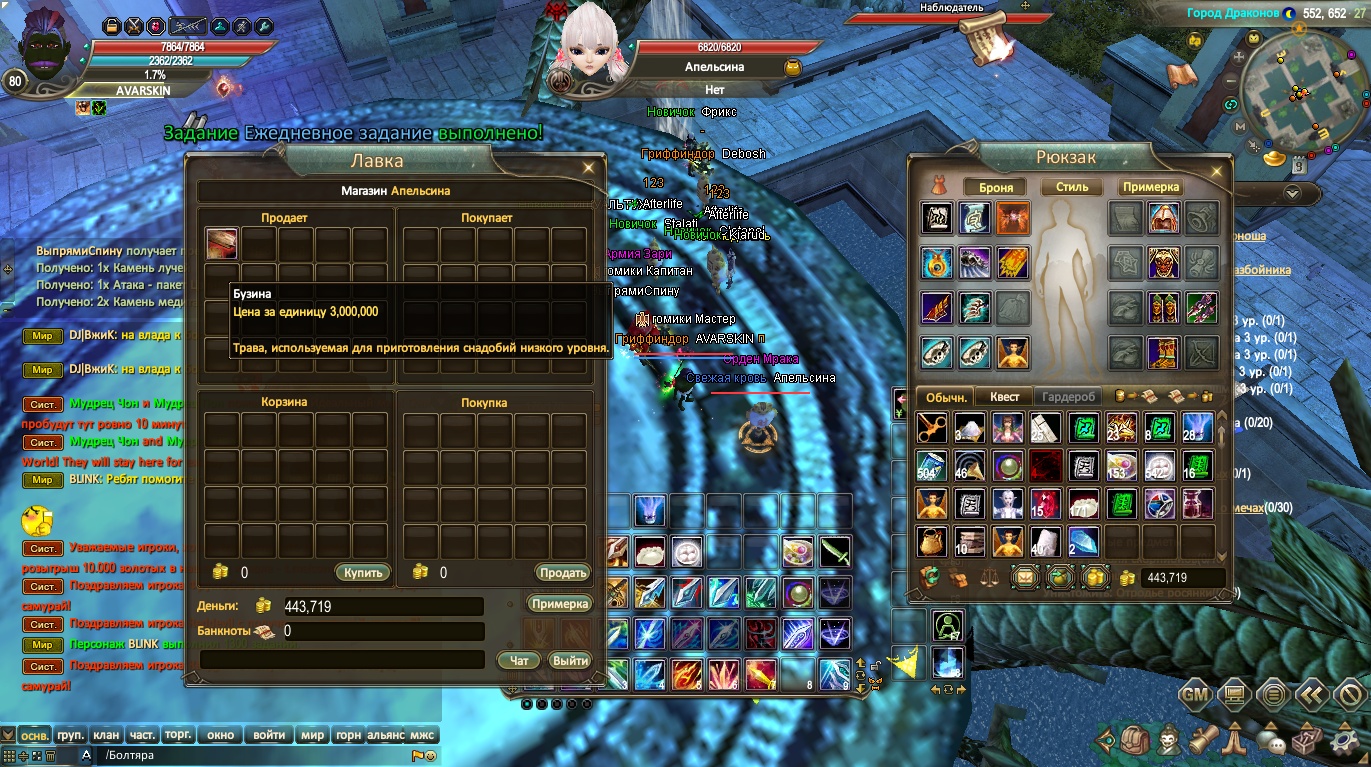Open the gear settings icon
Image resolution: width=1371 pixels, height=767 pixels.
tap(1346, 741)
